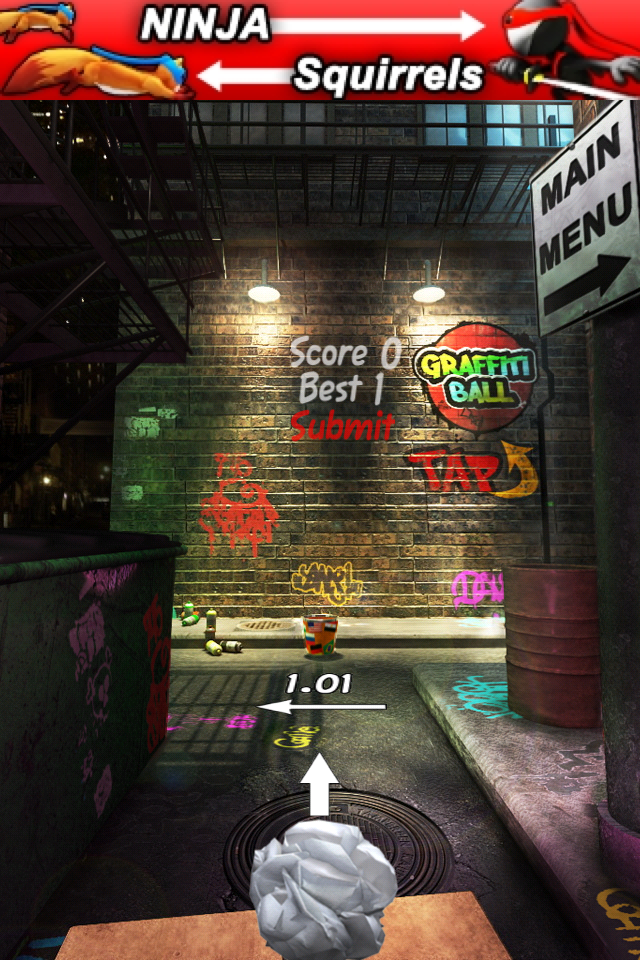Submit the score

click(x=342, y=427)
